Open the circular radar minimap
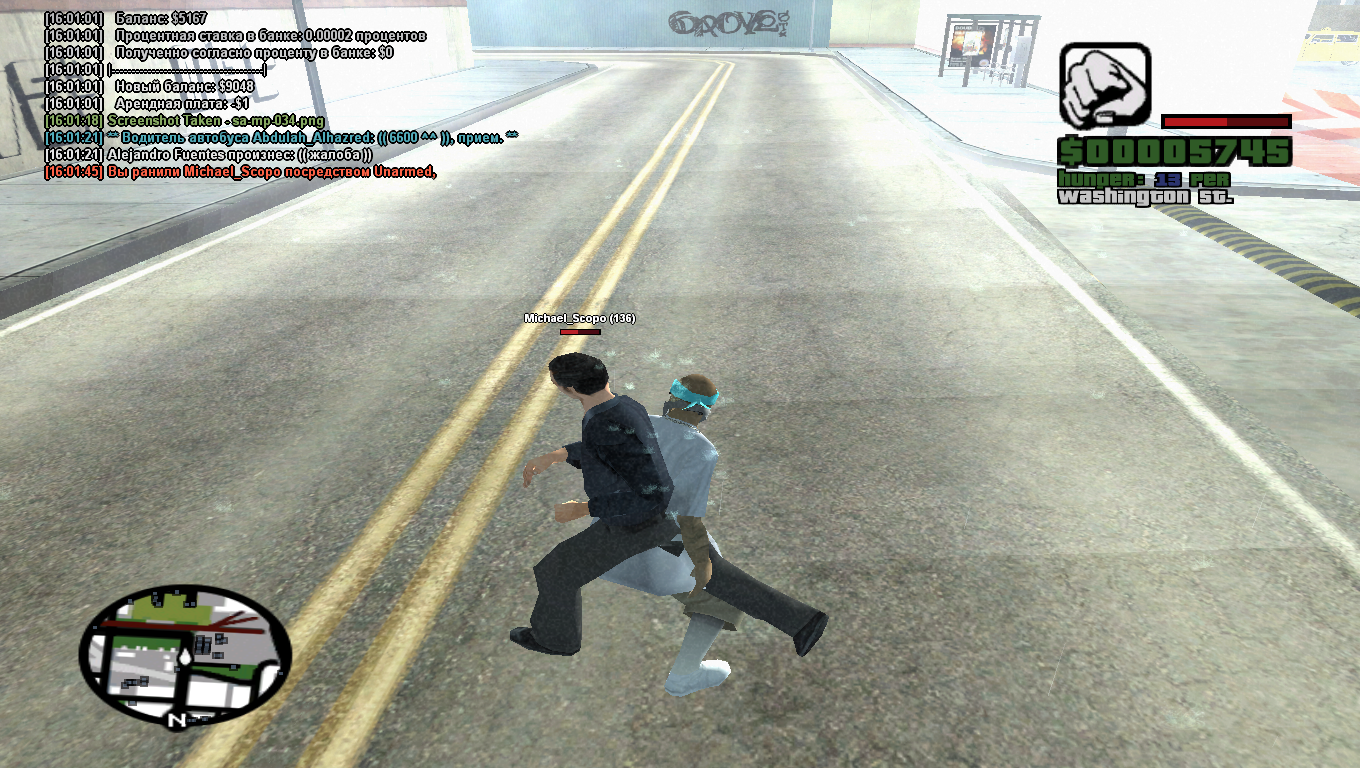This screenshot has height=768, width=1360. [x=185, y=656]
